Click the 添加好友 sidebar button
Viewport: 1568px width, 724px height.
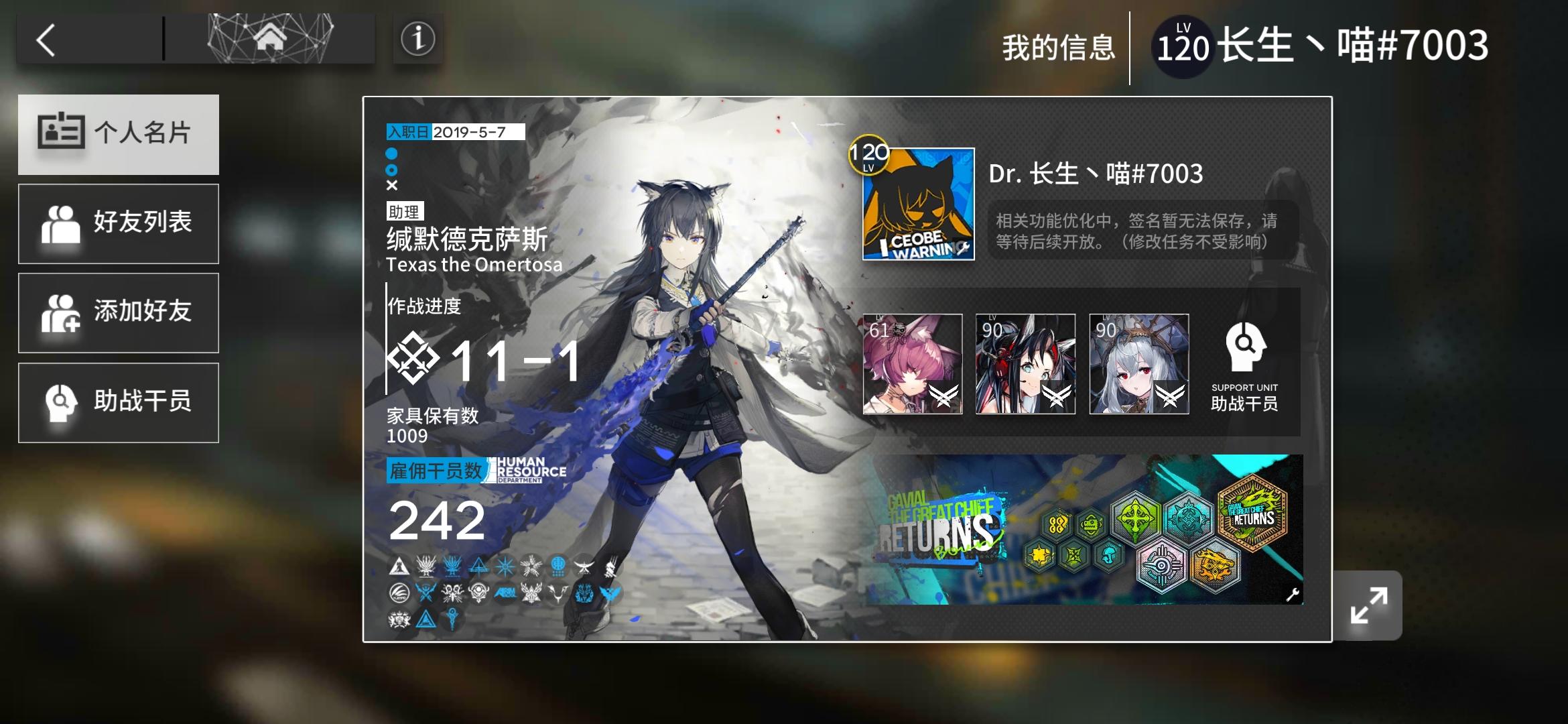[119, 312]
